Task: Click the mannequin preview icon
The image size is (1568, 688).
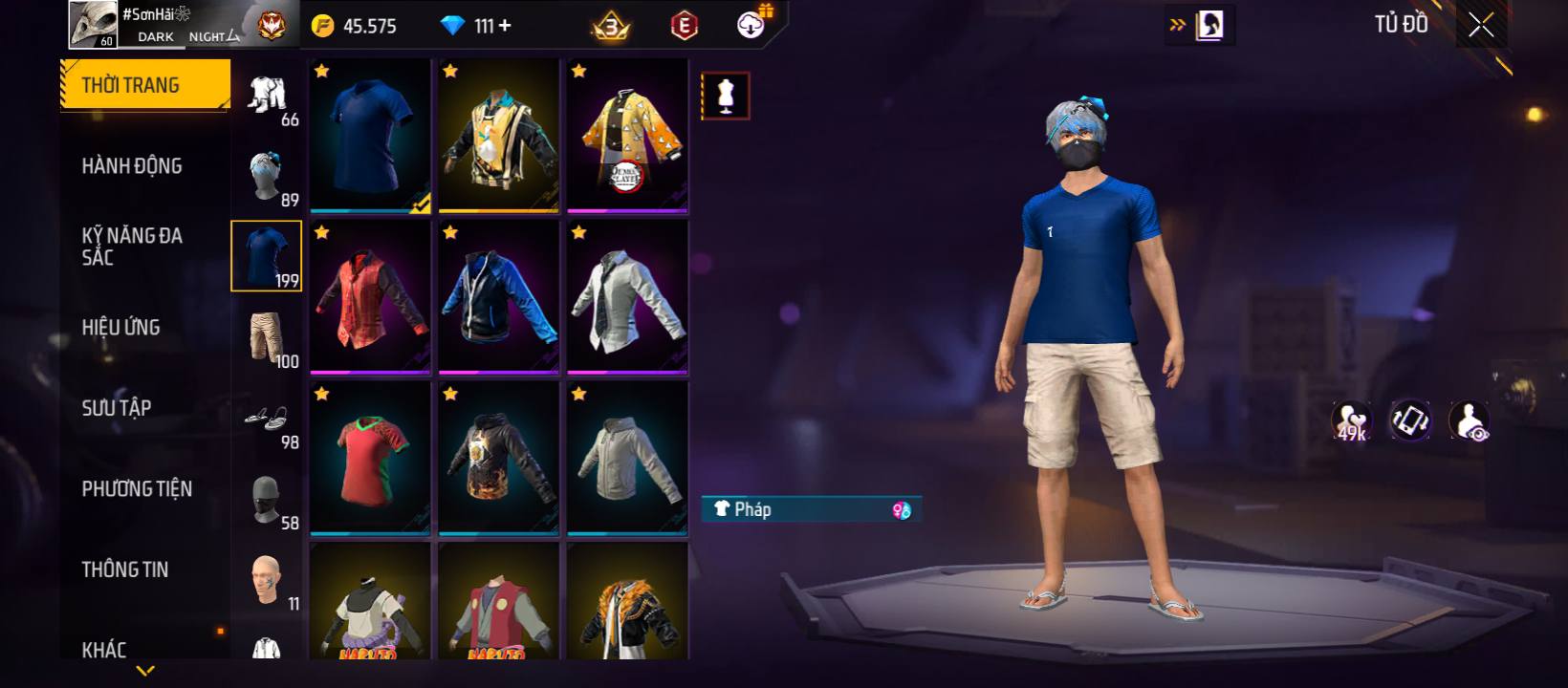Action: (x=726, y=96)
